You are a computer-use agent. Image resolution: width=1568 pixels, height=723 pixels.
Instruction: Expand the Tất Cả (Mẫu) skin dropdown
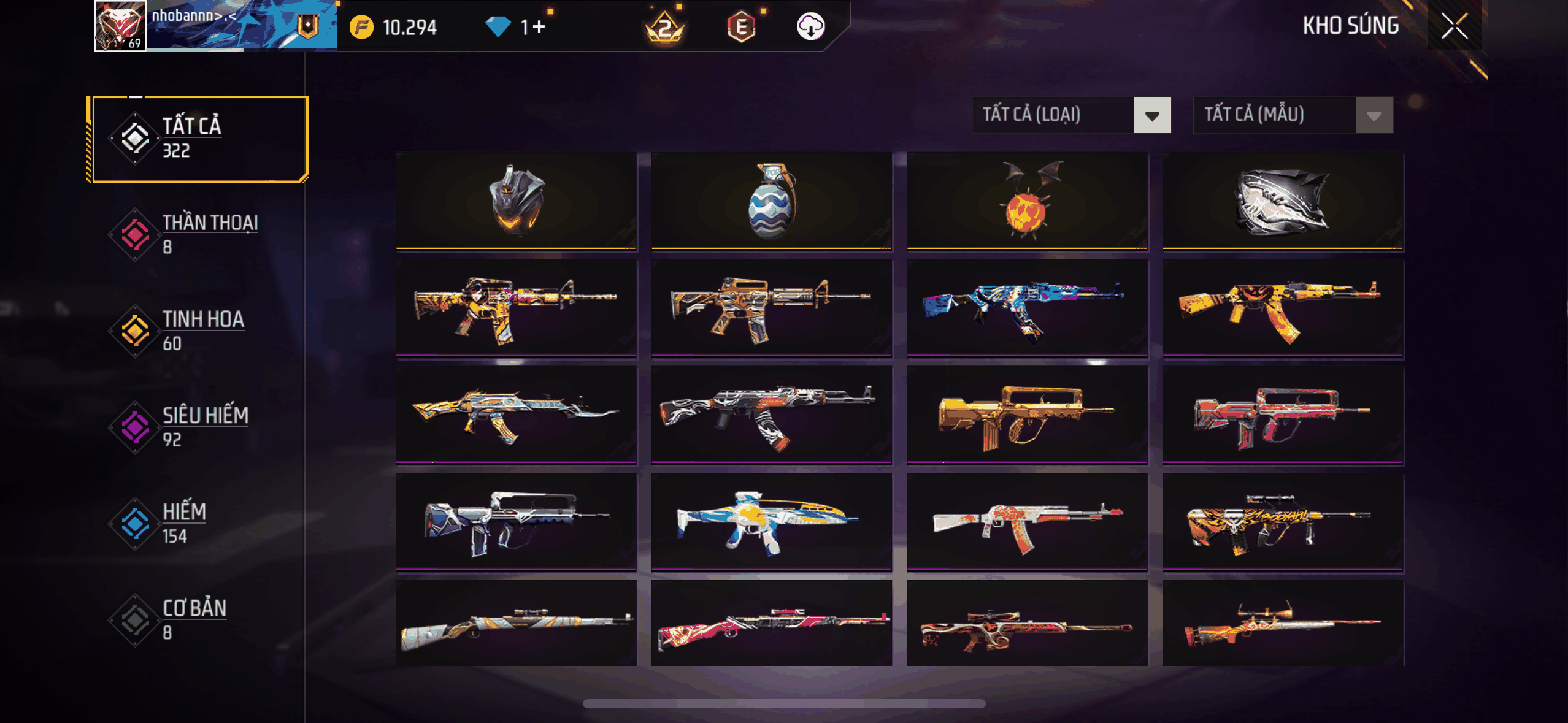click(1293, 115)
